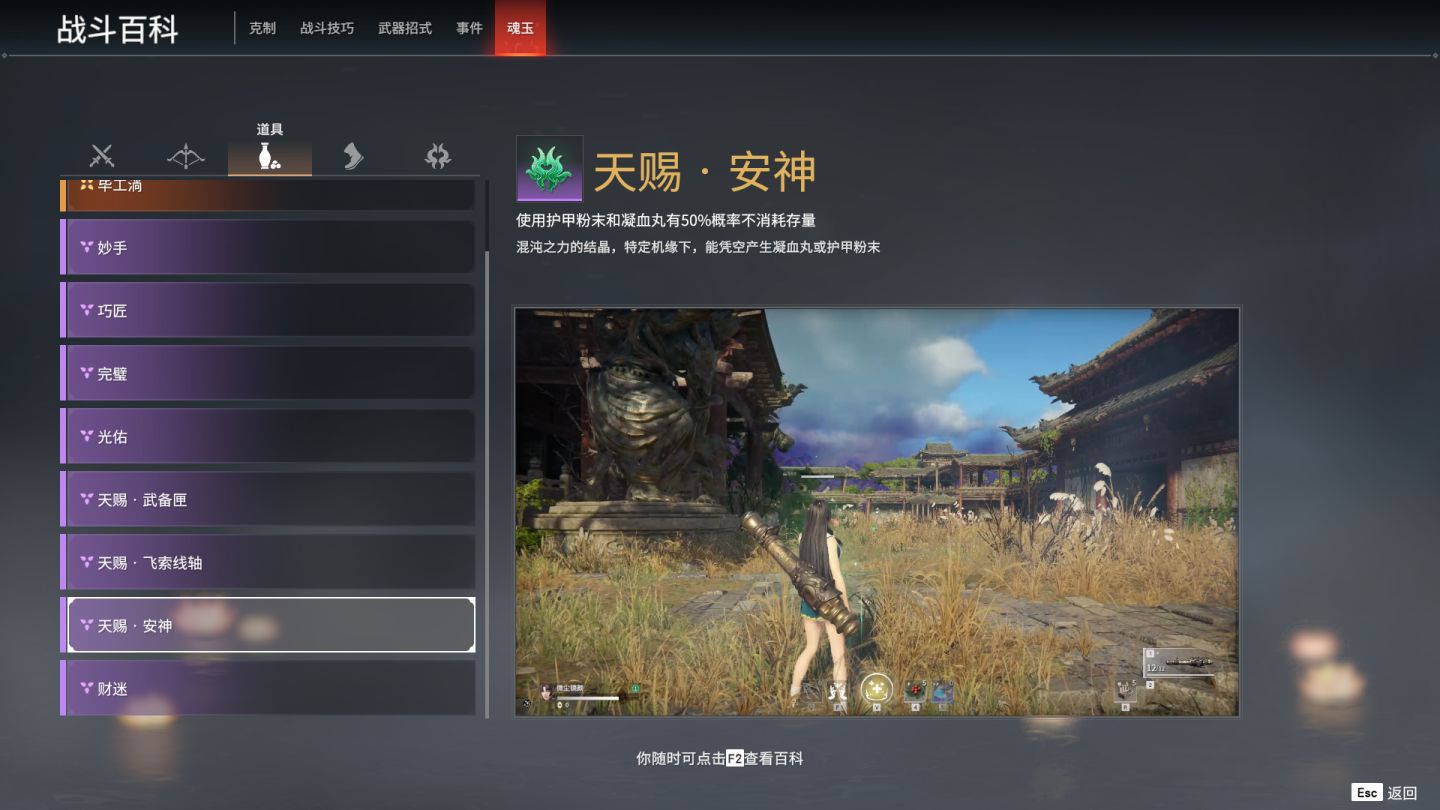Screen dimensions: 1440x810
Task: Select the 事件 tab
Action: click(468, 28)
